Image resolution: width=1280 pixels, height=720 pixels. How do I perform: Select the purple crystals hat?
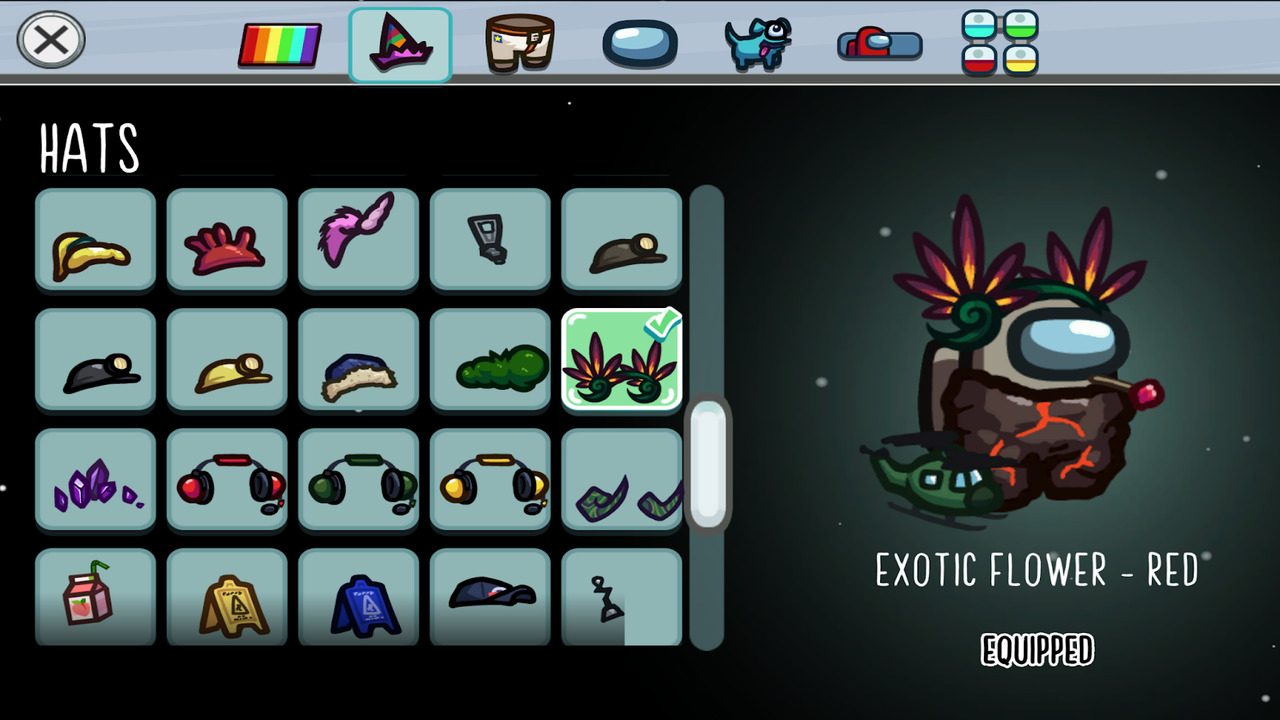pos(95,480)
